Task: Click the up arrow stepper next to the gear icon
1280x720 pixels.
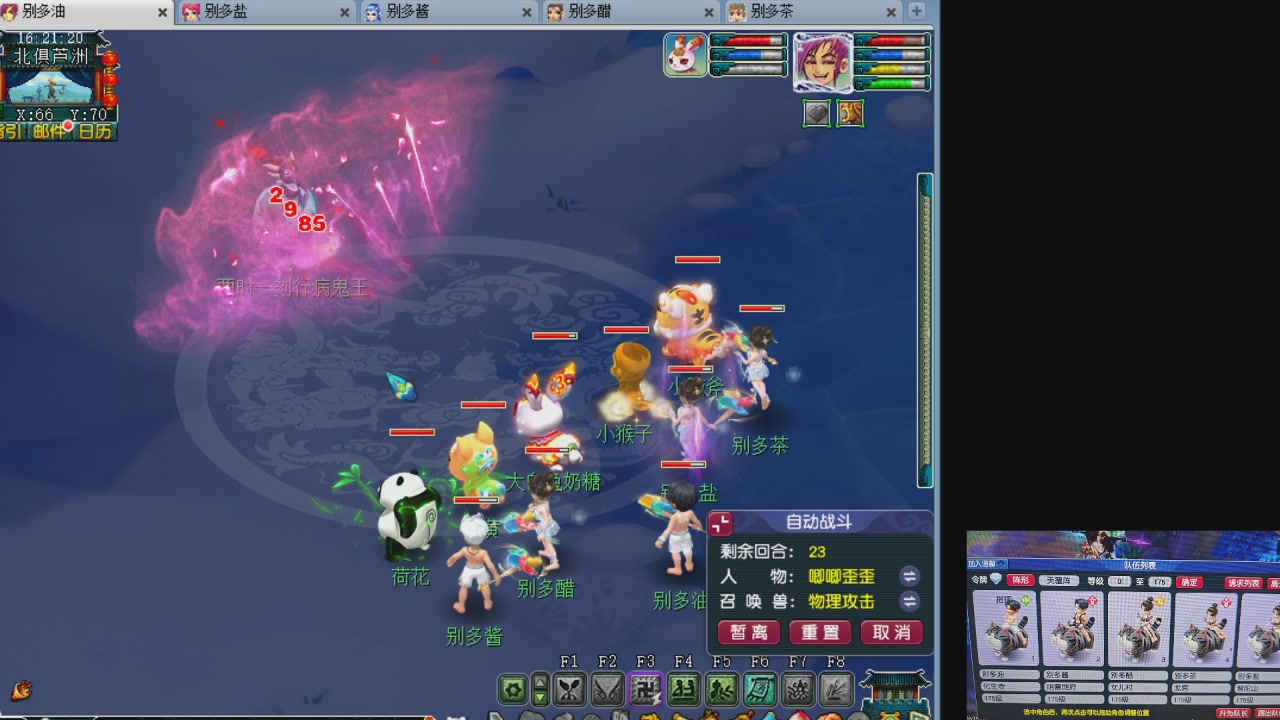Action: 542,680
